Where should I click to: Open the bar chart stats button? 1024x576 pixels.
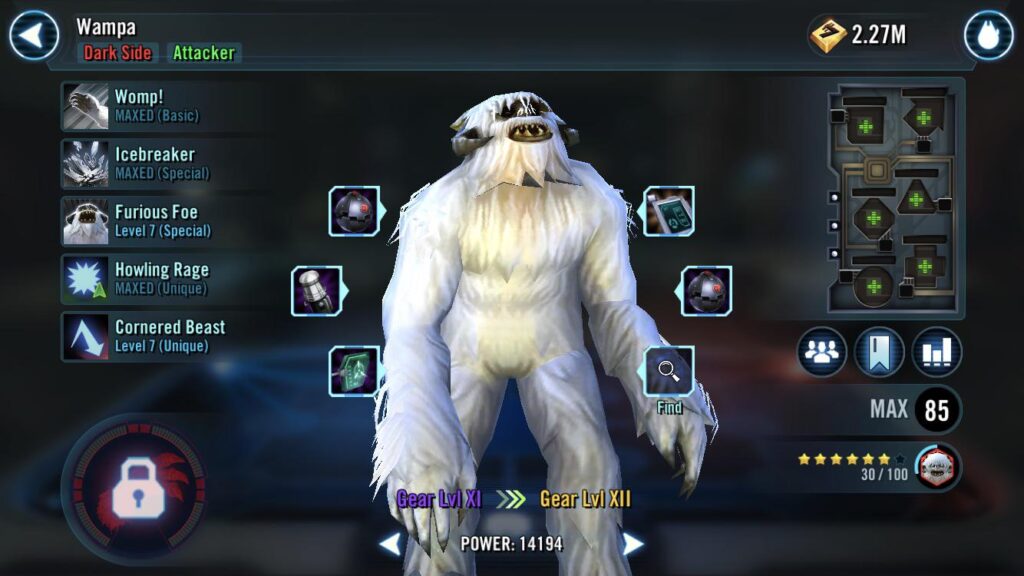[937, 352]
